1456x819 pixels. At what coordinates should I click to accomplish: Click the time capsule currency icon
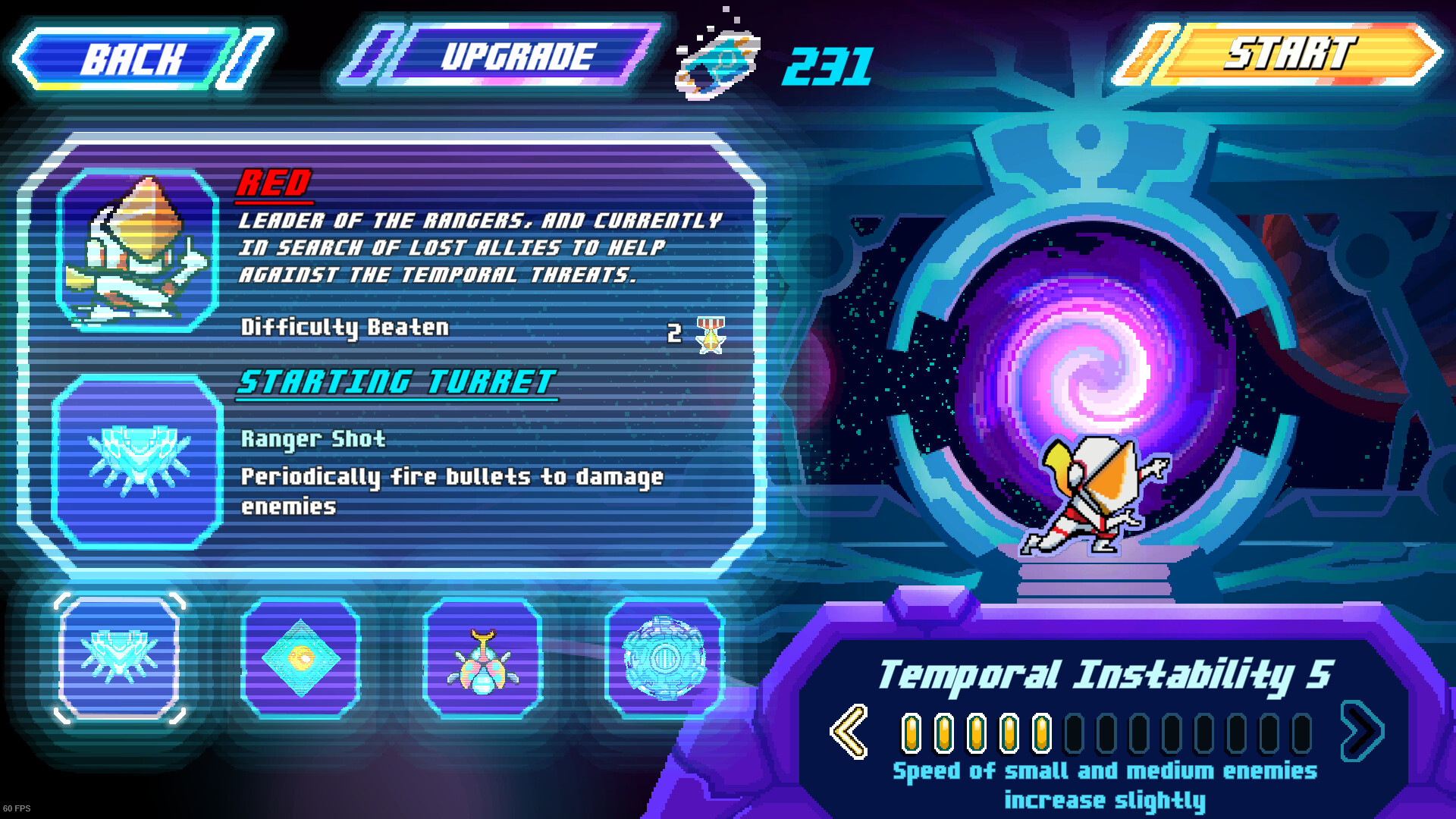coord(717,64)
